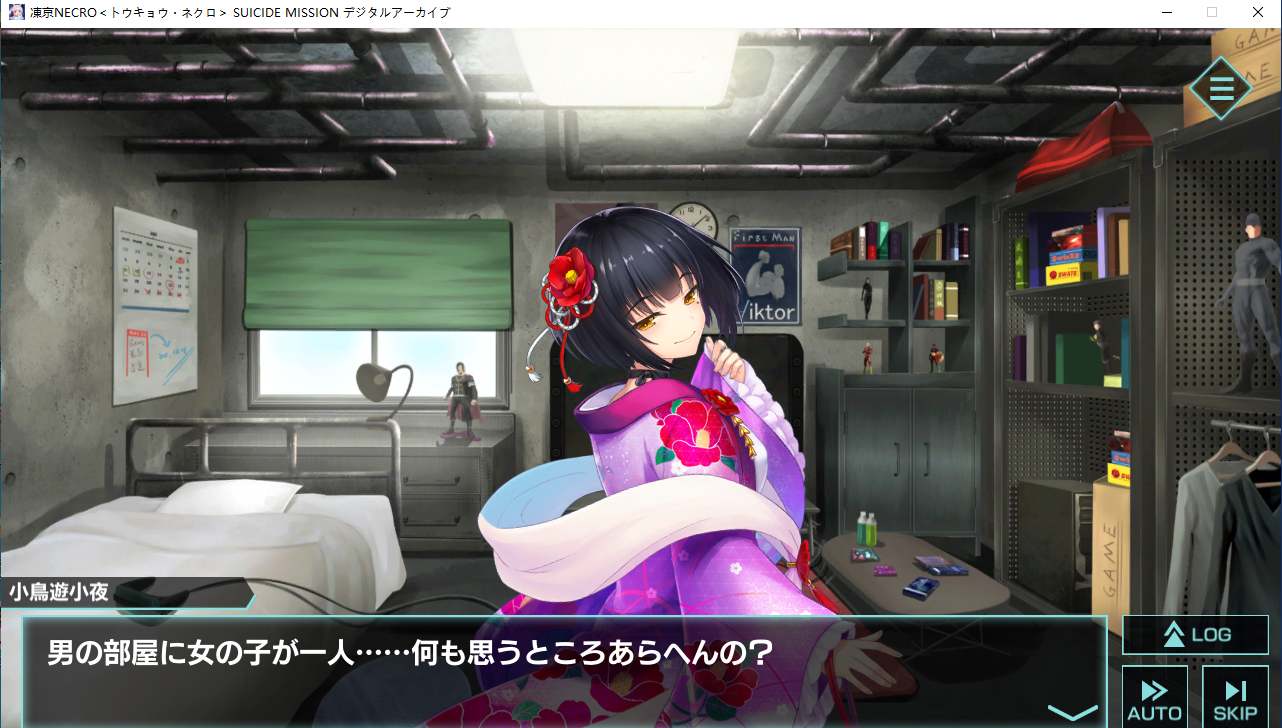
Task: Open the message backlog via LOG
Action: (1195, 634)
